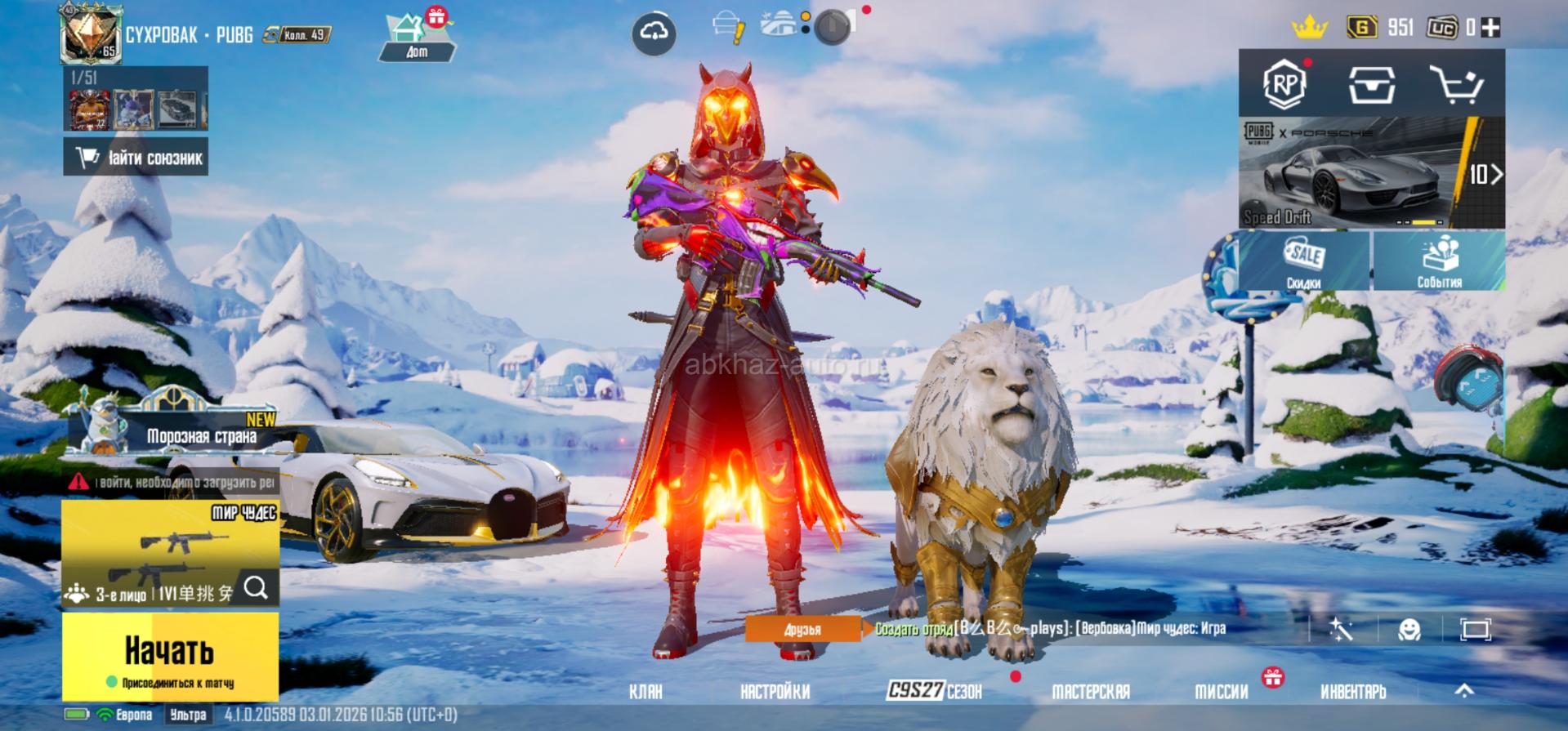The height and width of the screenshot is (731, 1568).
Task: Open the Мастерская workshop menu
Action: click(1090, 692)
